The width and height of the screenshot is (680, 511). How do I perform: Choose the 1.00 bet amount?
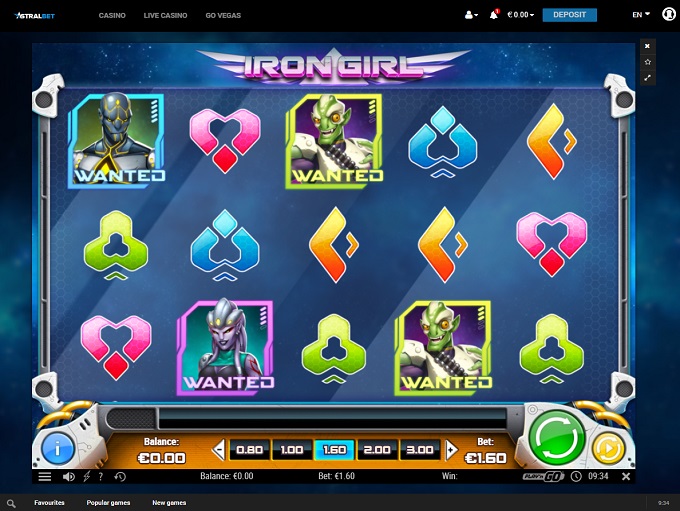292,450
